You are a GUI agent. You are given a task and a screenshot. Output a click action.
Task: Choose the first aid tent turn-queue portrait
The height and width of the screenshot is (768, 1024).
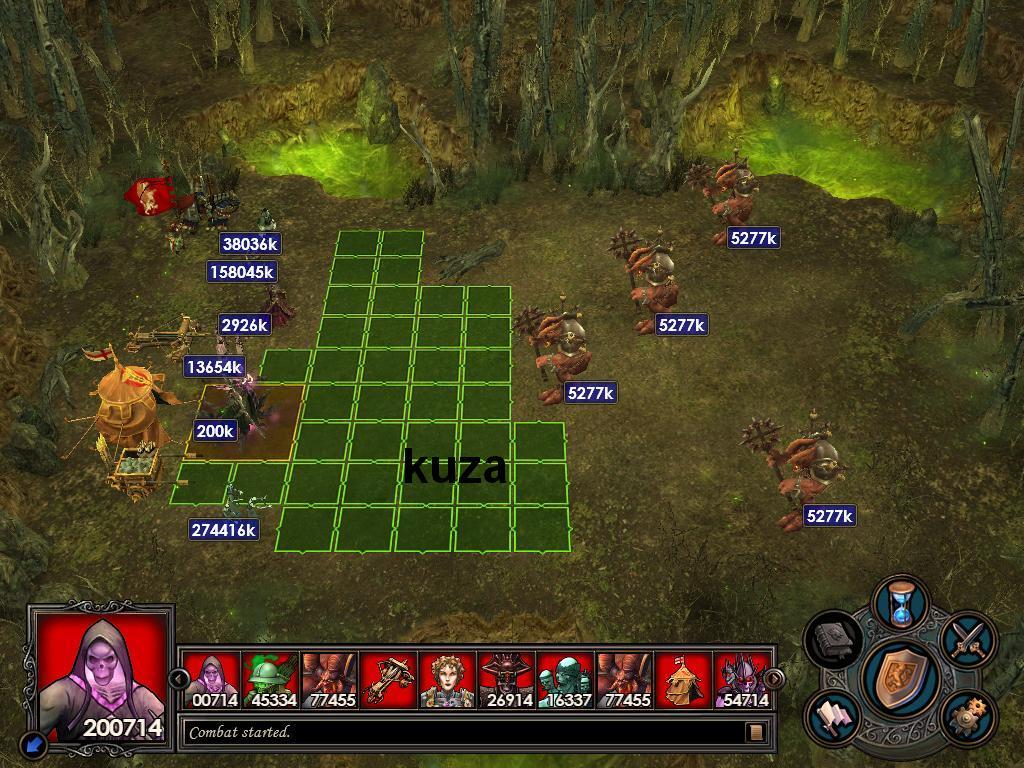pyautogui.click(x=683, y=680)
